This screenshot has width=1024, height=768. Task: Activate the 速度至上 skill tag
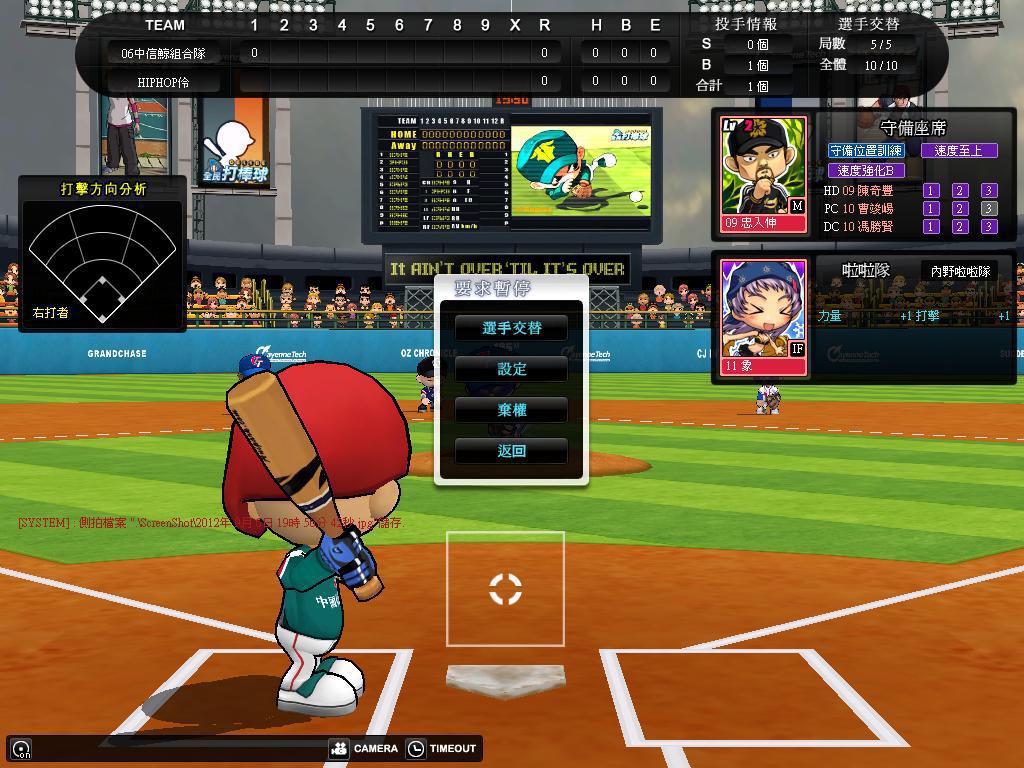(x=959, y=151)
